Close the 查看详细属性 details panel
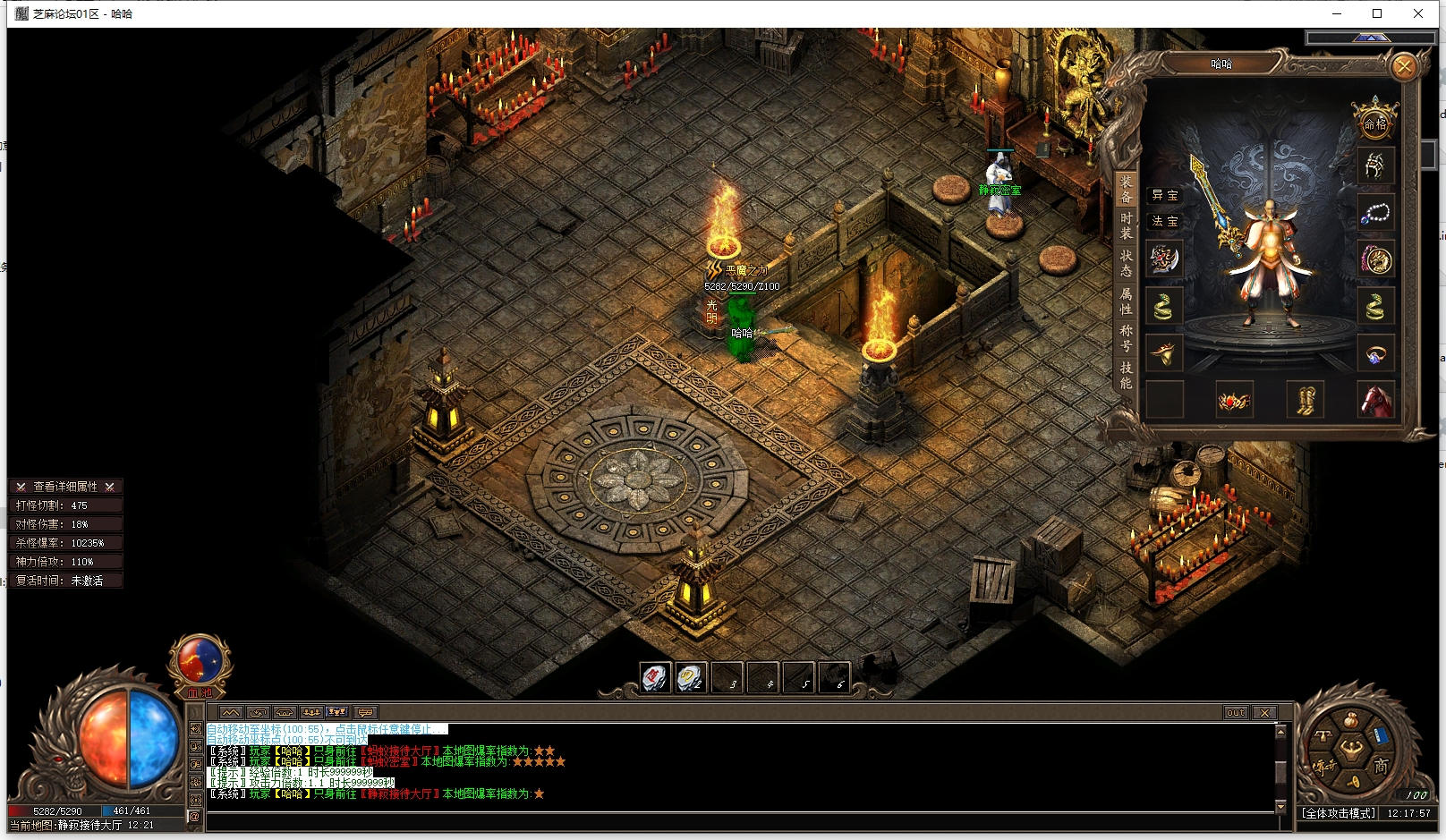1446x840 pixels. tap(109, 487)
